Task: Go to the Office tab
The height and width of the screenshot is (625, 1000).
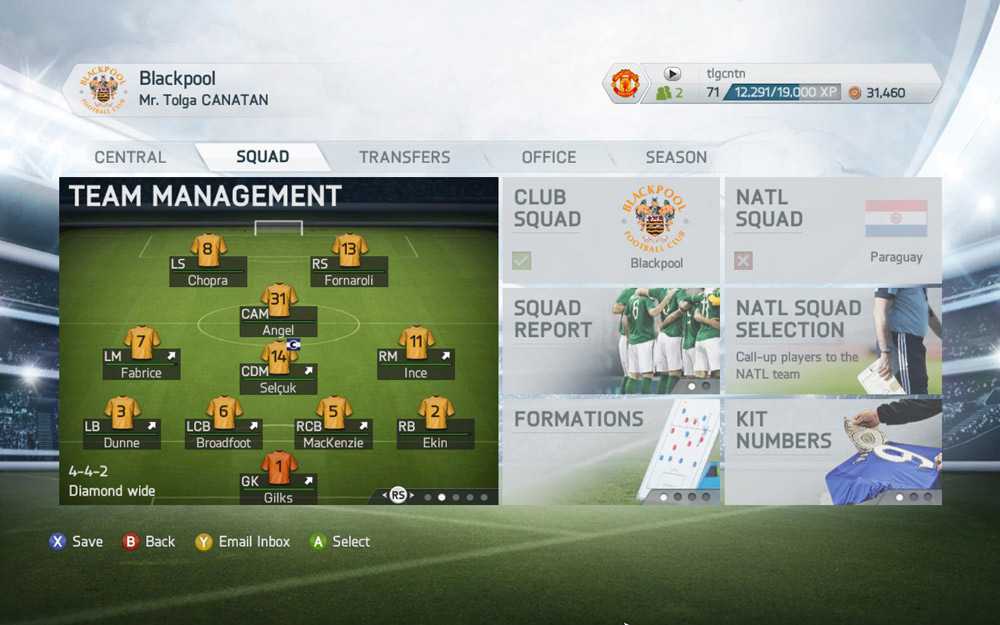Action: (548, 157)
